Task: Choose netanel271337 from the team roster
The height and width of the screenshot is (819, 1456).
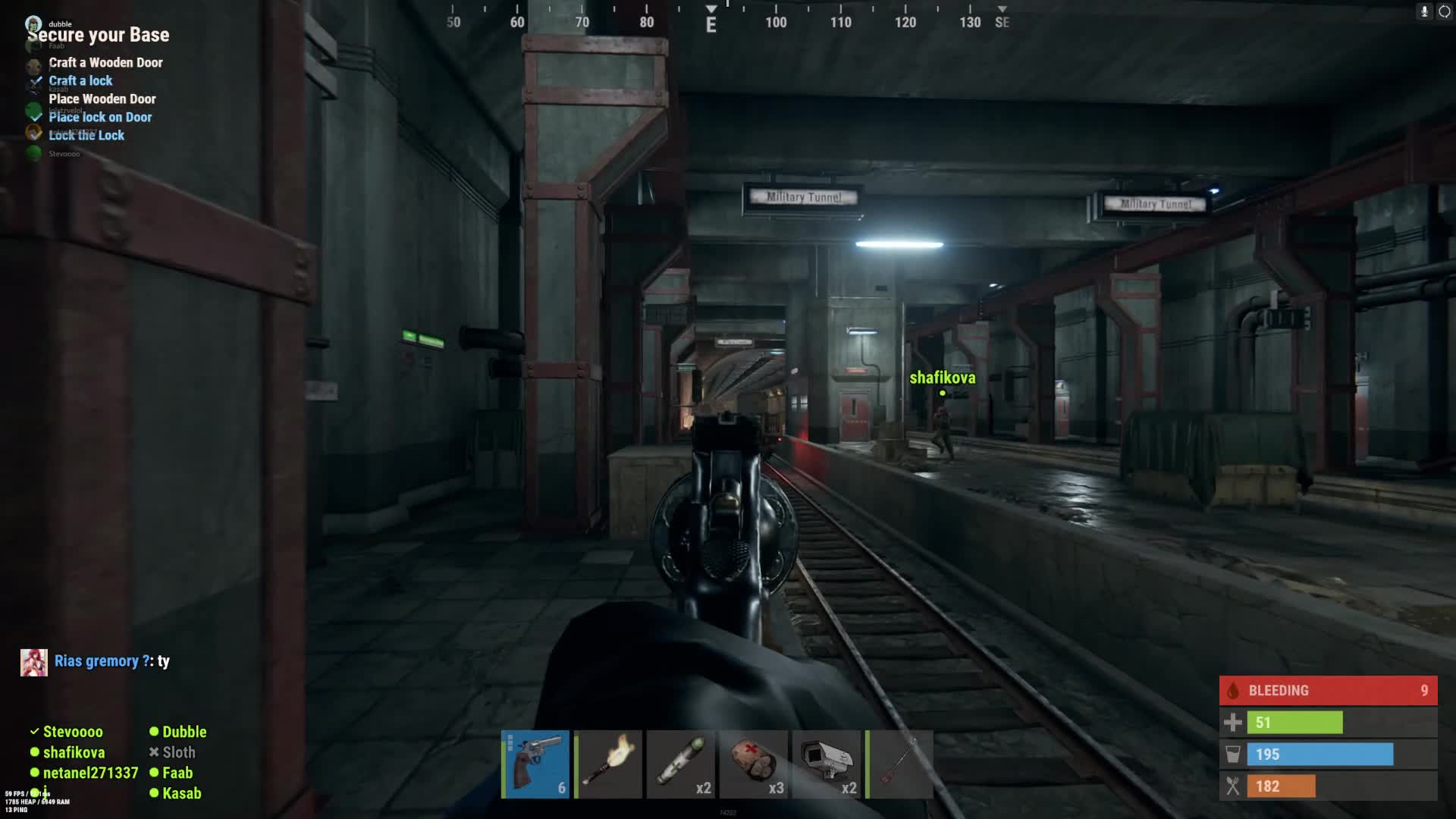Action: click(90, 773)
